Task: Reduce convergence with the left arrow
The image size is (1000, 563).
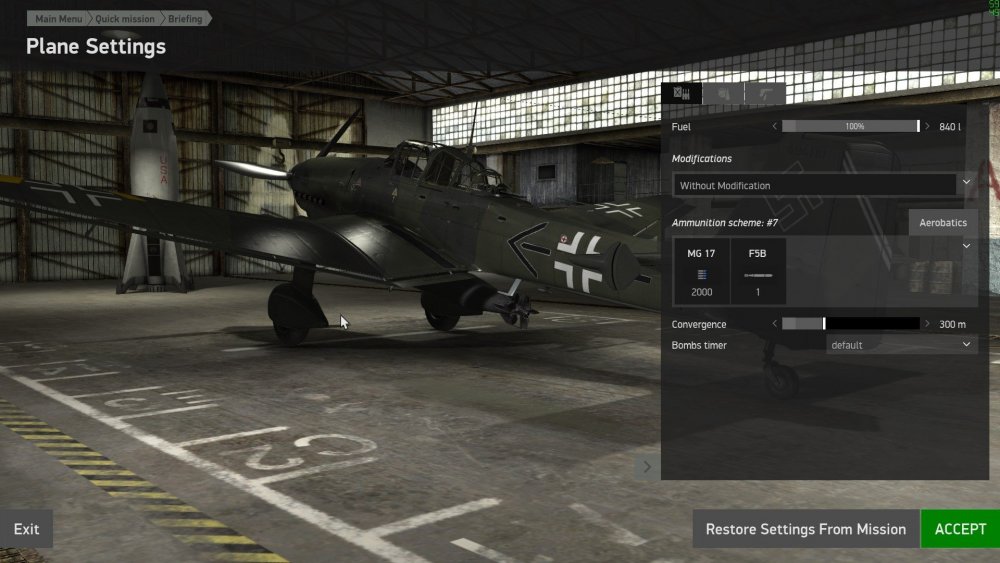Action: click(775, 324)
